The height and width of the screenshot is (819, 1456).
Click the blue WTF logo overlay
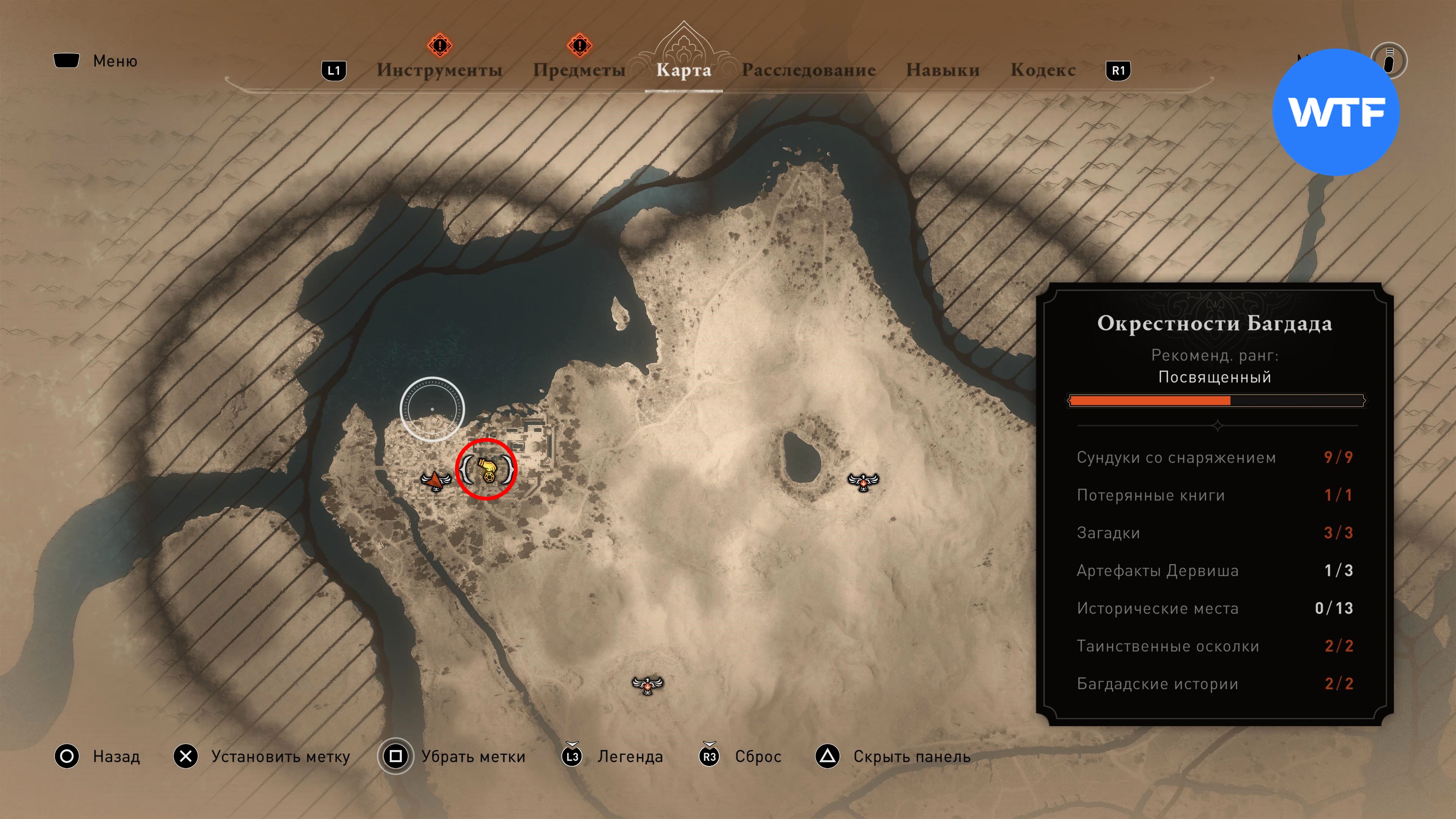pyautogui.click(x=1335, y=112)
